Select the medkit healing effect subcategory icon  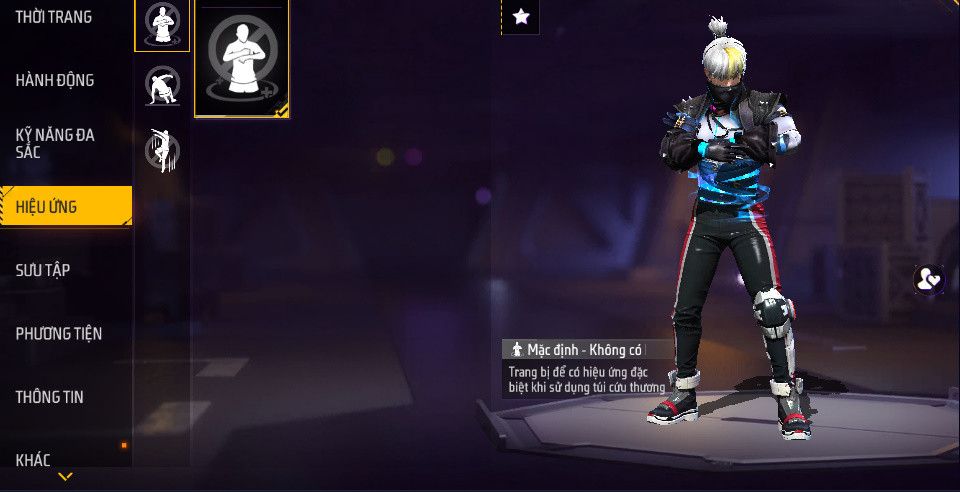162,24
